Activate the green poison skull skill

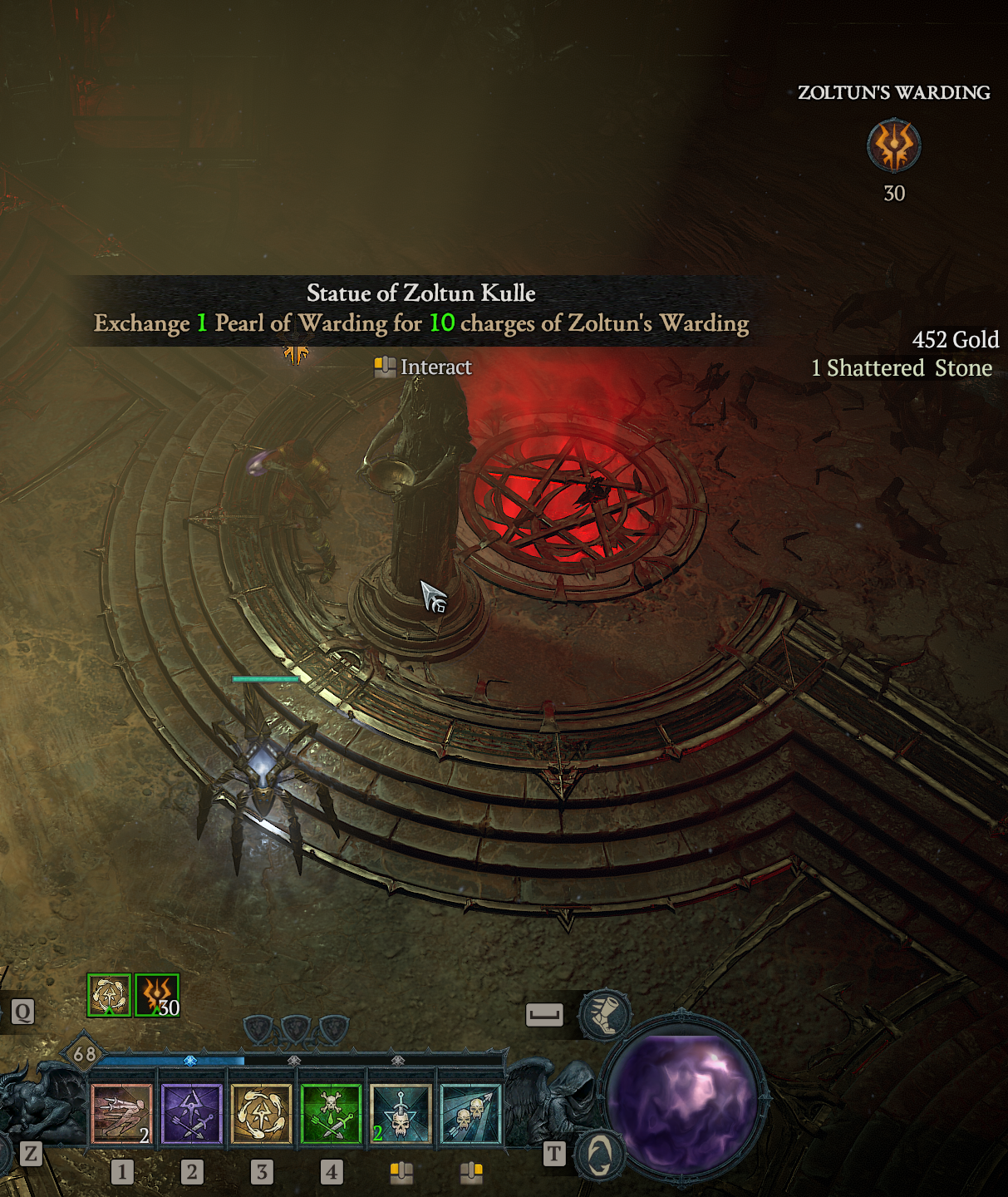click(x=331, y=1114)
